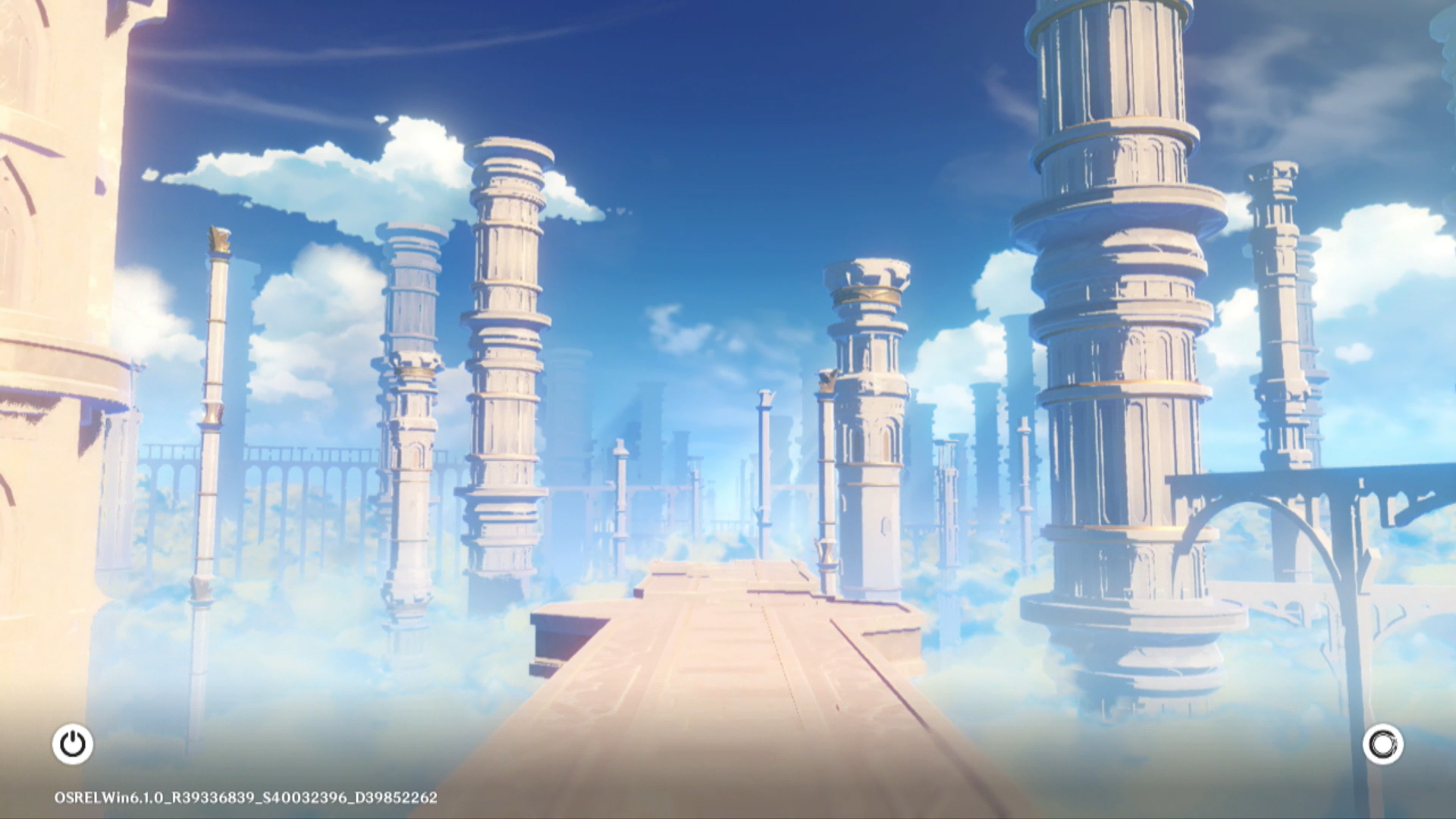
Task: Click the power exit button
Action: [73, 744]
